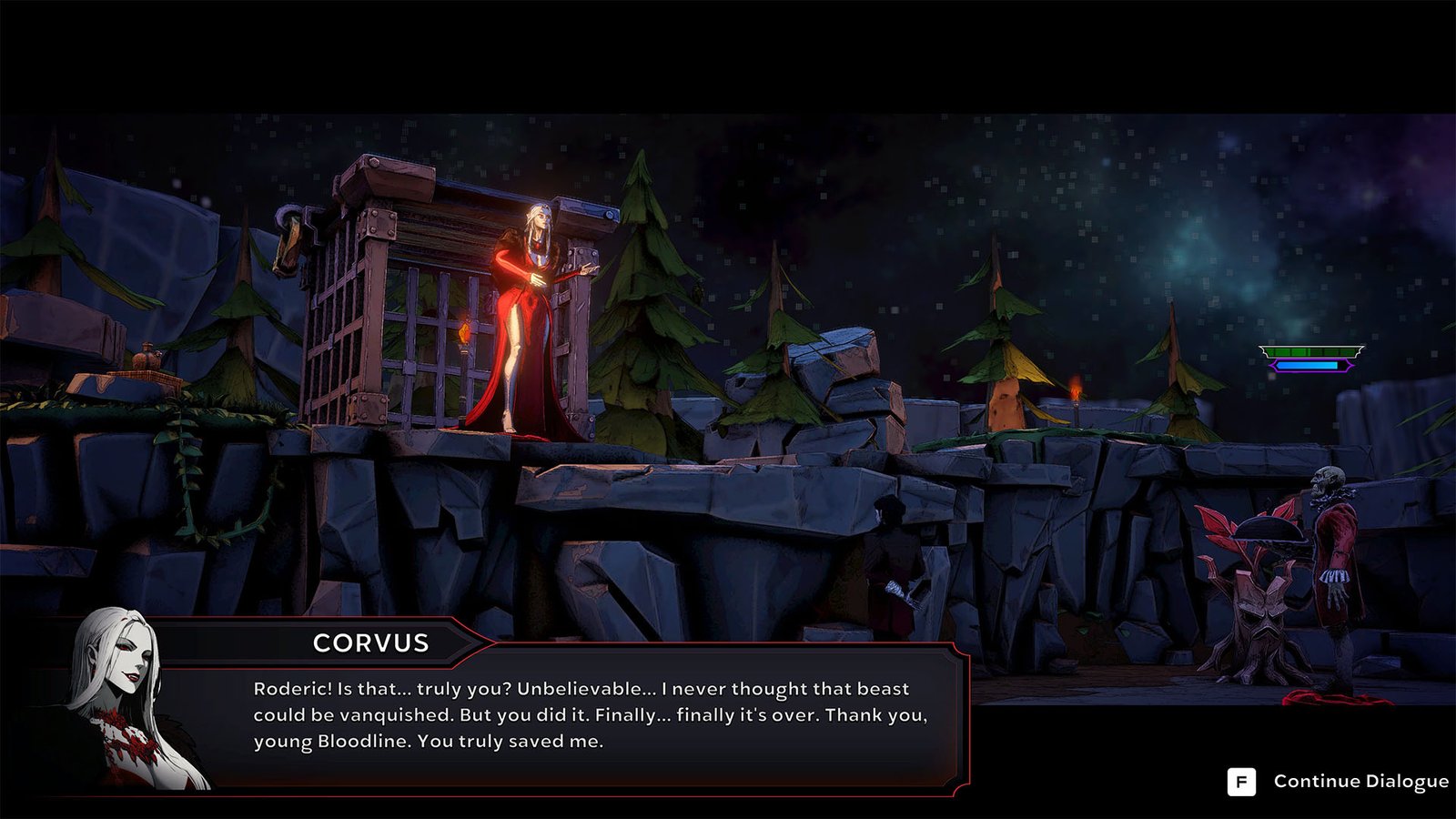Click the blue resource bar below the health bar
The height and width of the screenshot is (819, 1456).
coord(1308,366)
